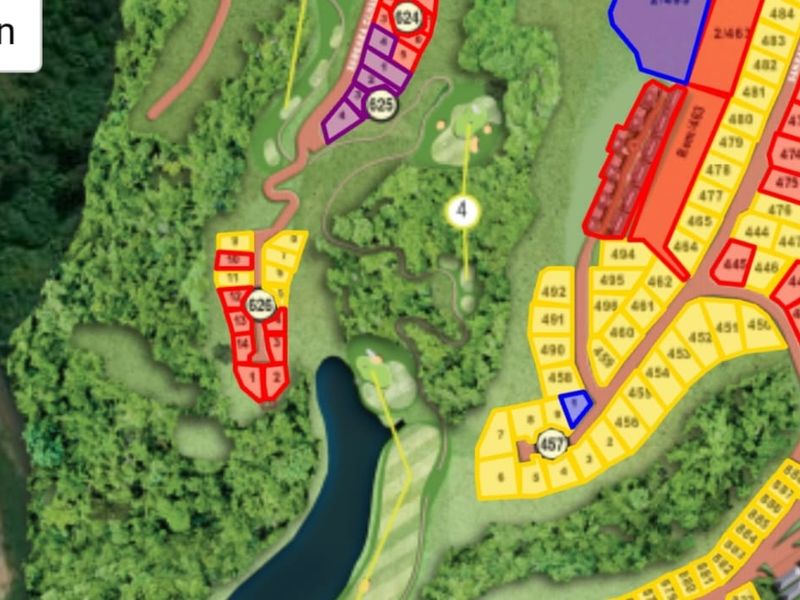Select yellow lot 452
The image size is (800, 600).
pyautogui.click(x=700, y=338)
